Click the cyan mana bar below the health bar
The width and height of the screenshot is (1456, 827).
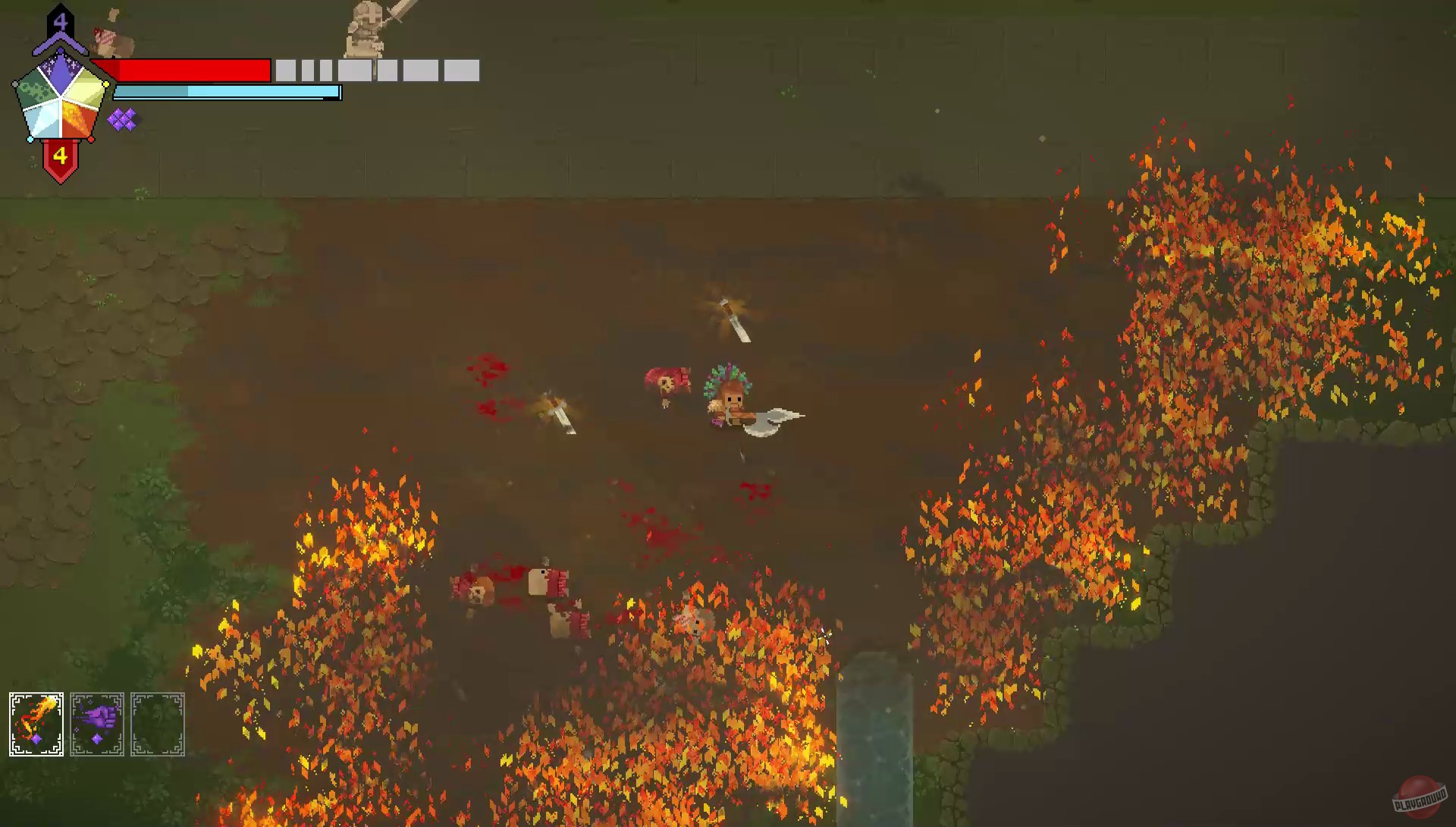pyautogui.click(x=227, y=93)
